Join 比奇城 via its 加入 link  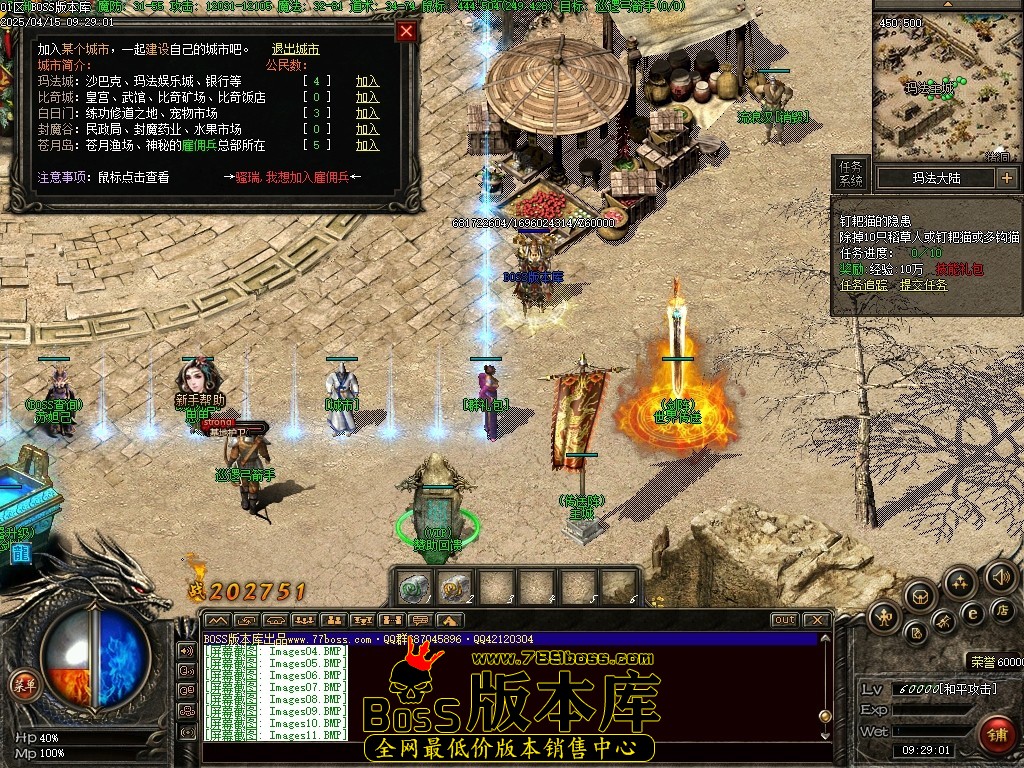coord(367,97)
